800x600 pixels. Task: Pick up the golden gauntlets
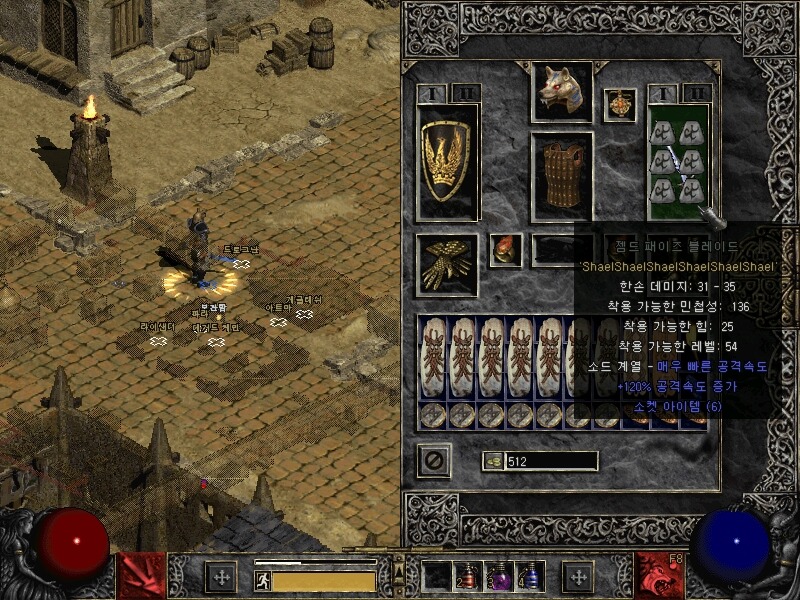[x=447, y=265]
